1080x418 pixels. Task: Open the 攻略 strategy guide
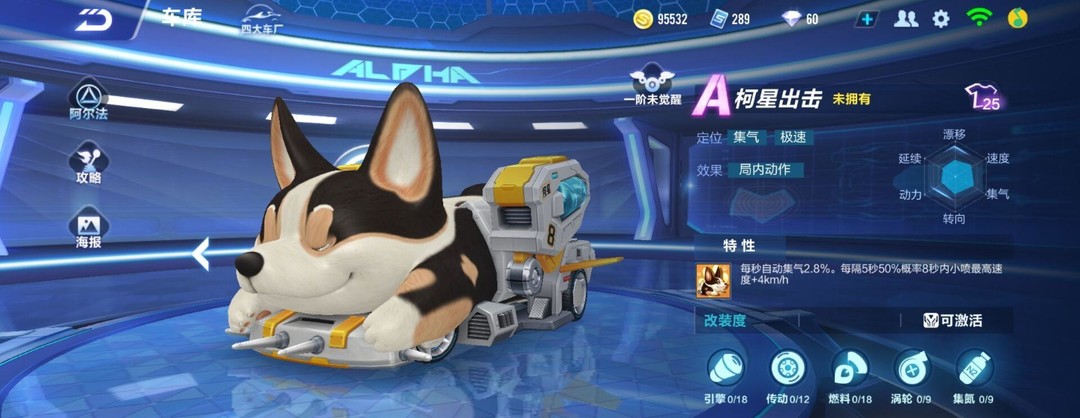pos(89,162)
